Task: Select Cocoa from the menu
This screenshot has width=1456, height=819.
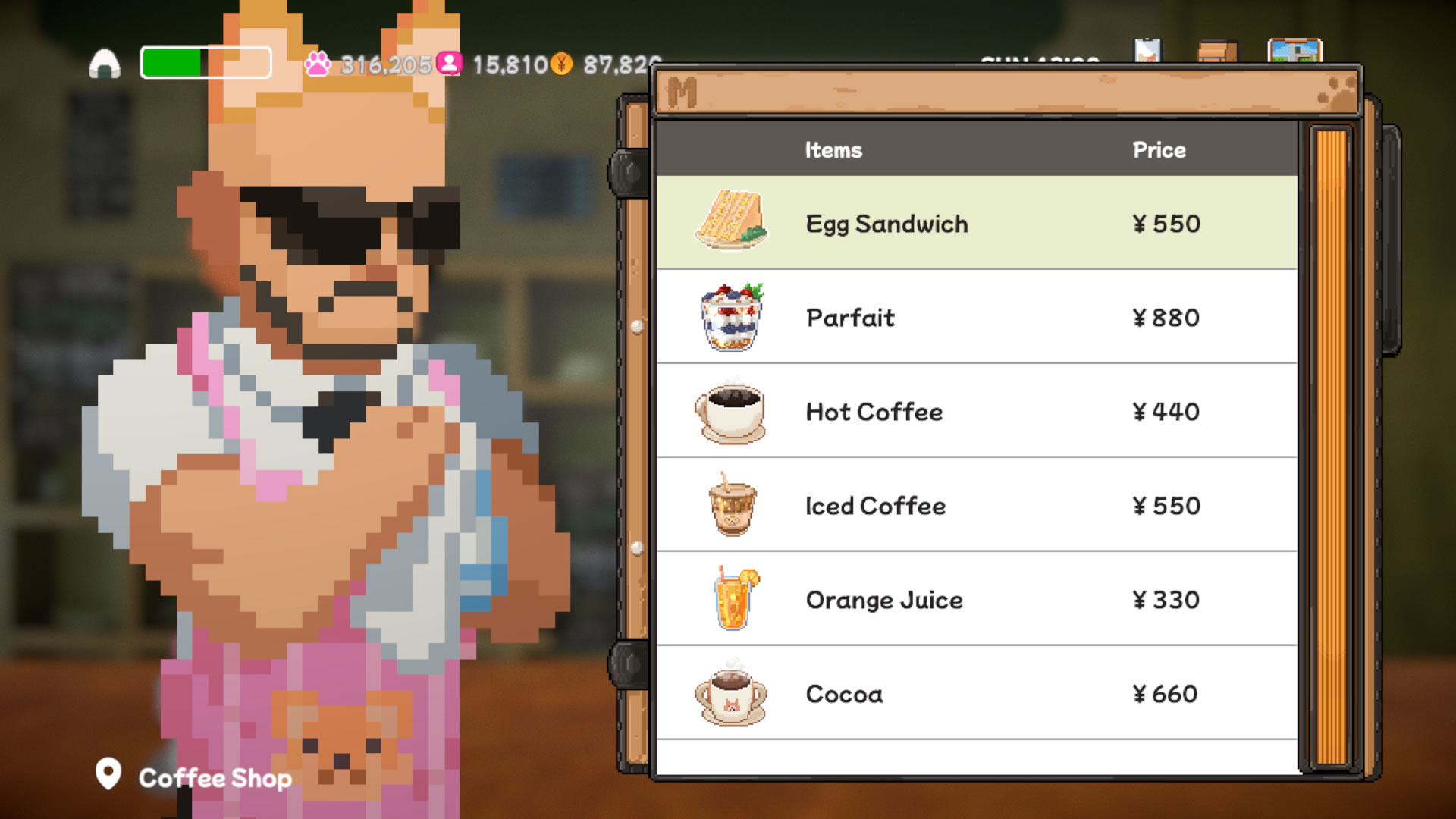Action: [x=976, y=694]
